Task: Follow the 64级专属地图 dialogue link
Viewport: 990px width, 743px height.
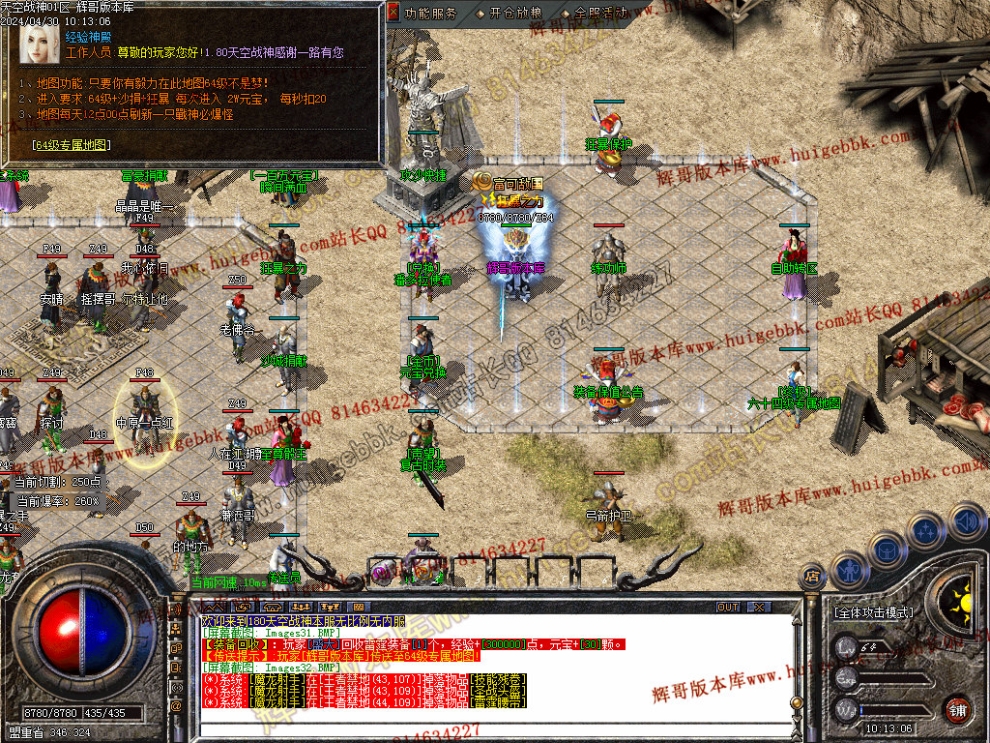Action: click(x=71, y=145)
